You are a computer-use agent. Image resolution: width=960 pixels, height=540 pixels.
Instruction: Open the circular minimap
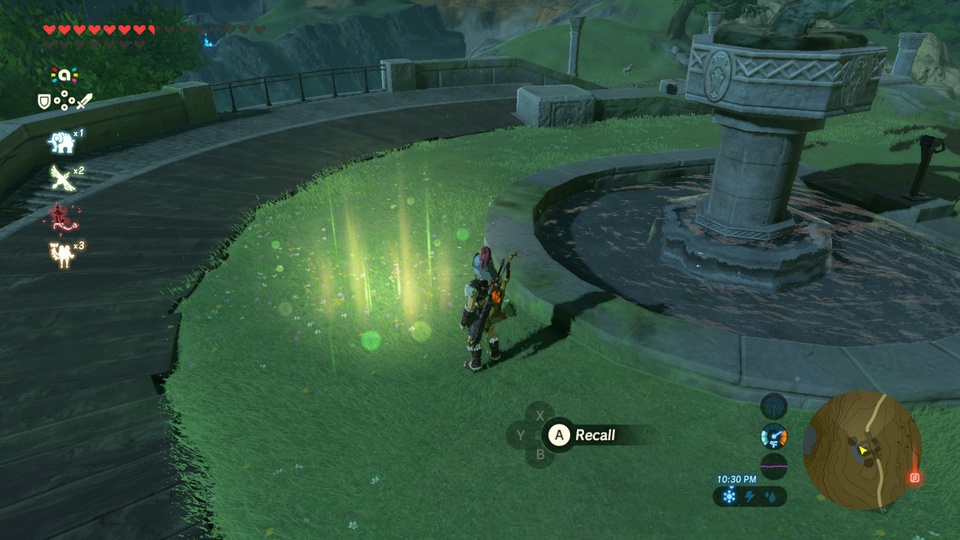[x=863, y=449]
